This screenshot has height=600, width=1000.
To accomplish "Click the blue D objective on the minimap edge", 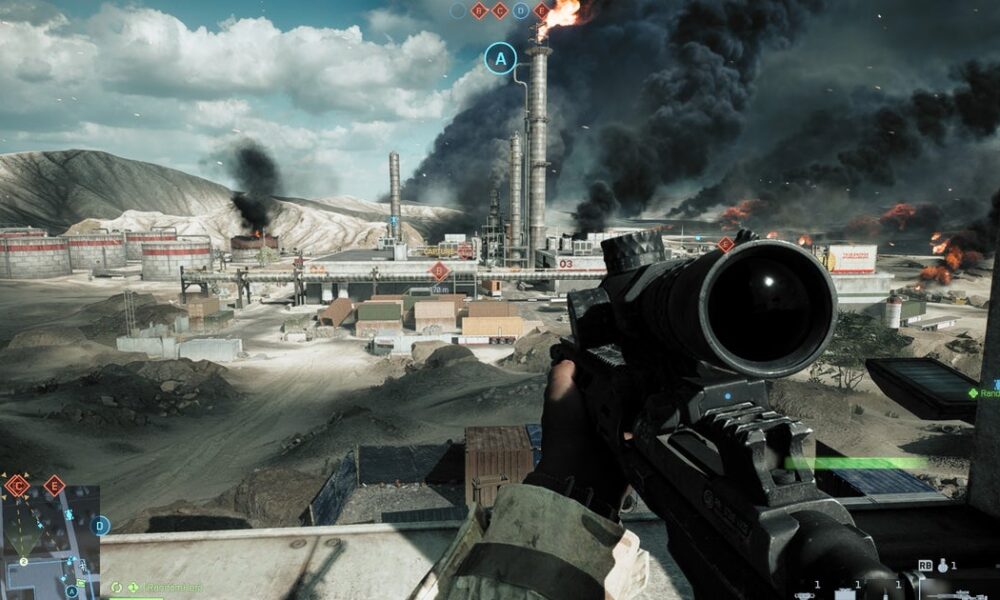I will (x=100, y=525).
